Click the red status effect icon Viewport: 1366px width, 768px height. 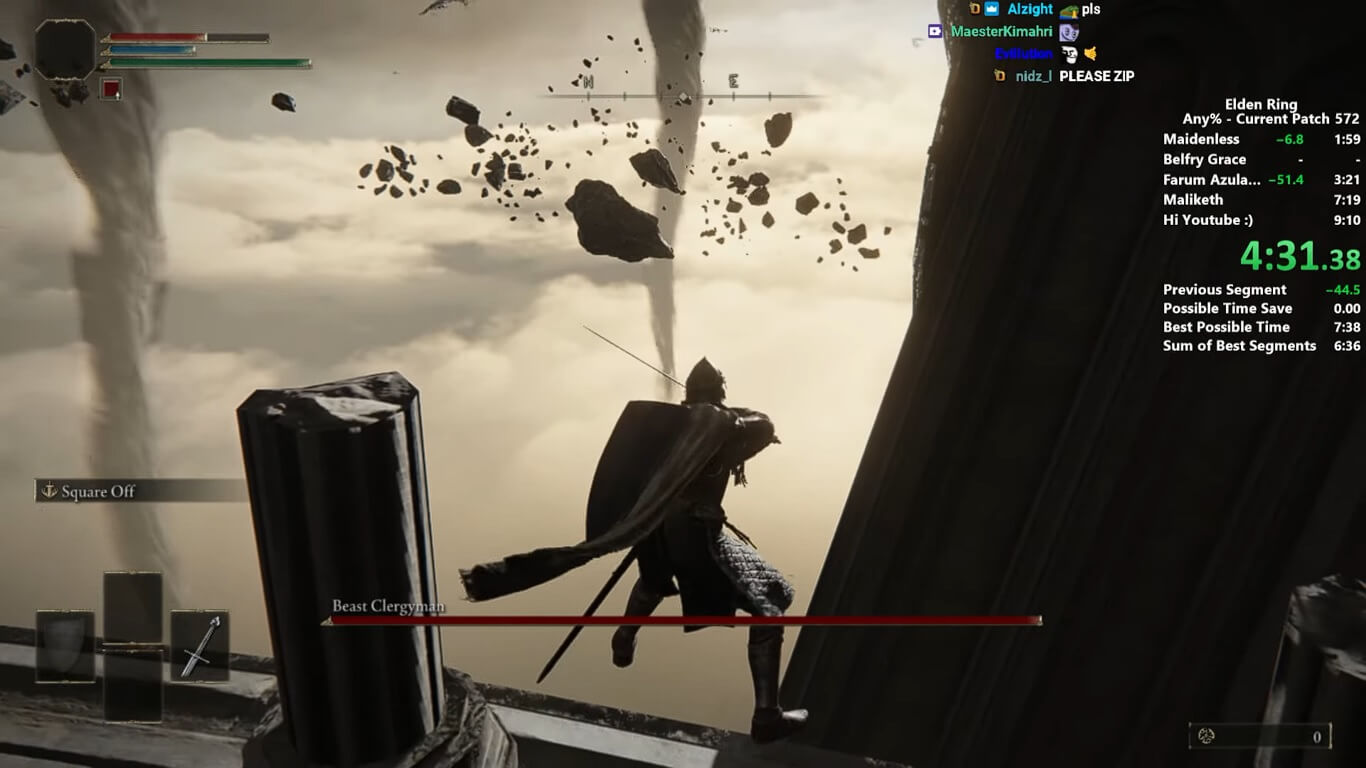click(x=110, y=88)
